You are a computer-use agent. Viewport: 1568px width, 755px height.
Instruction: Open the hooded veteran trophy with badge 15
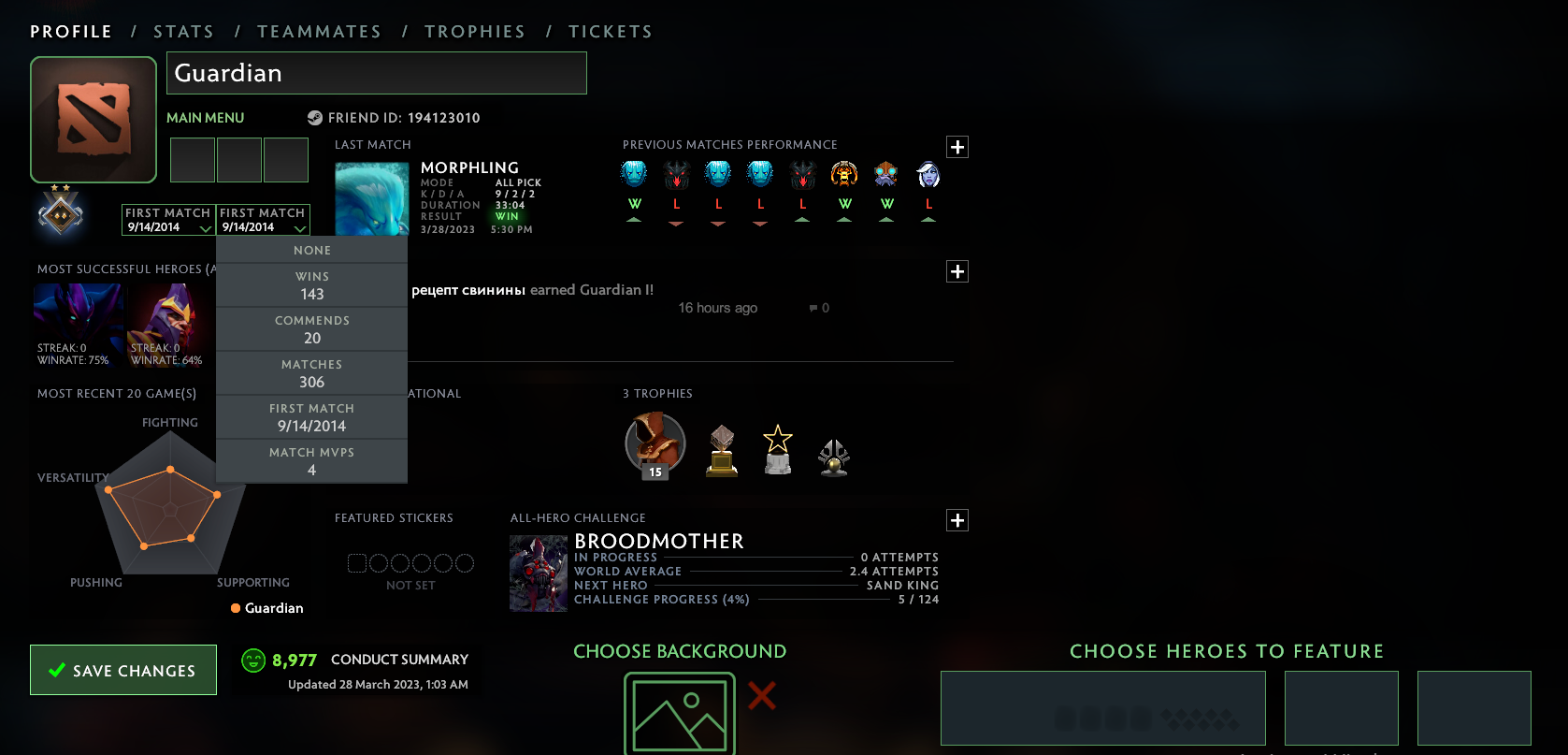655,443
